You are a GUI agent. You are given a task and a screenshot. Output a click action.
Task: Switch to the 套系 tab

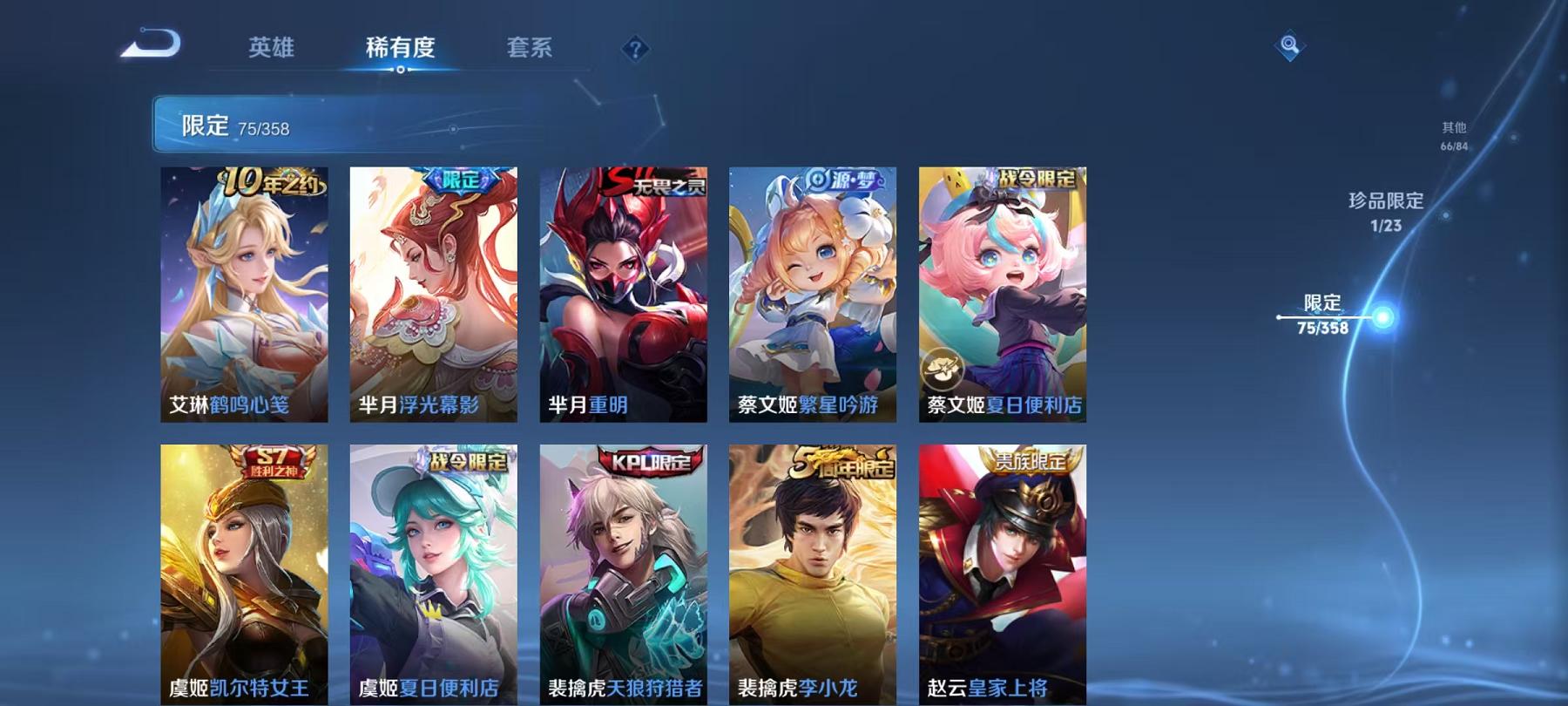pyautogui.click(x=531, y=48)
